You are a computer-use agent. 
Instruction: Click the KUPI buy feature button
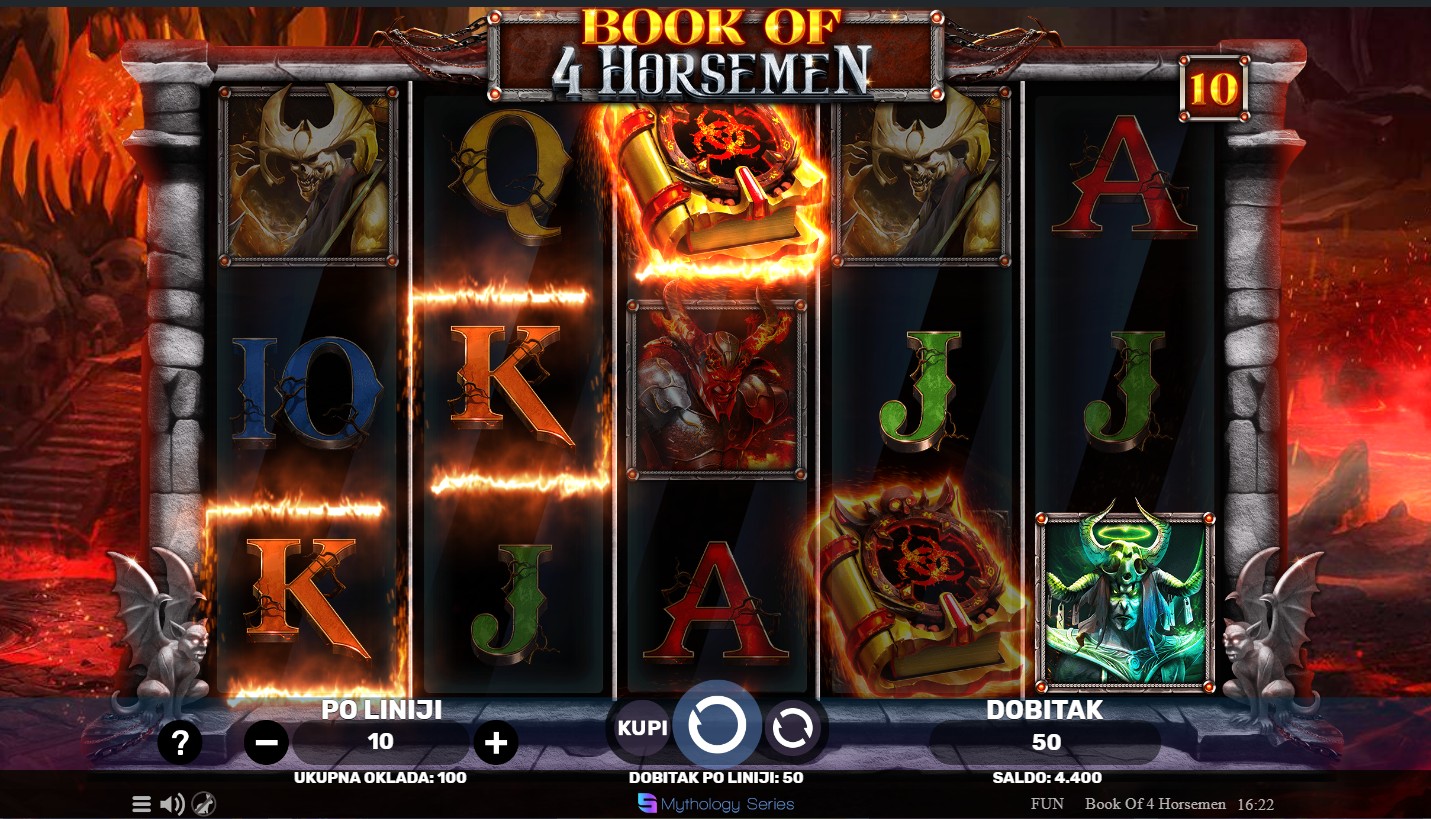[642, 728]
